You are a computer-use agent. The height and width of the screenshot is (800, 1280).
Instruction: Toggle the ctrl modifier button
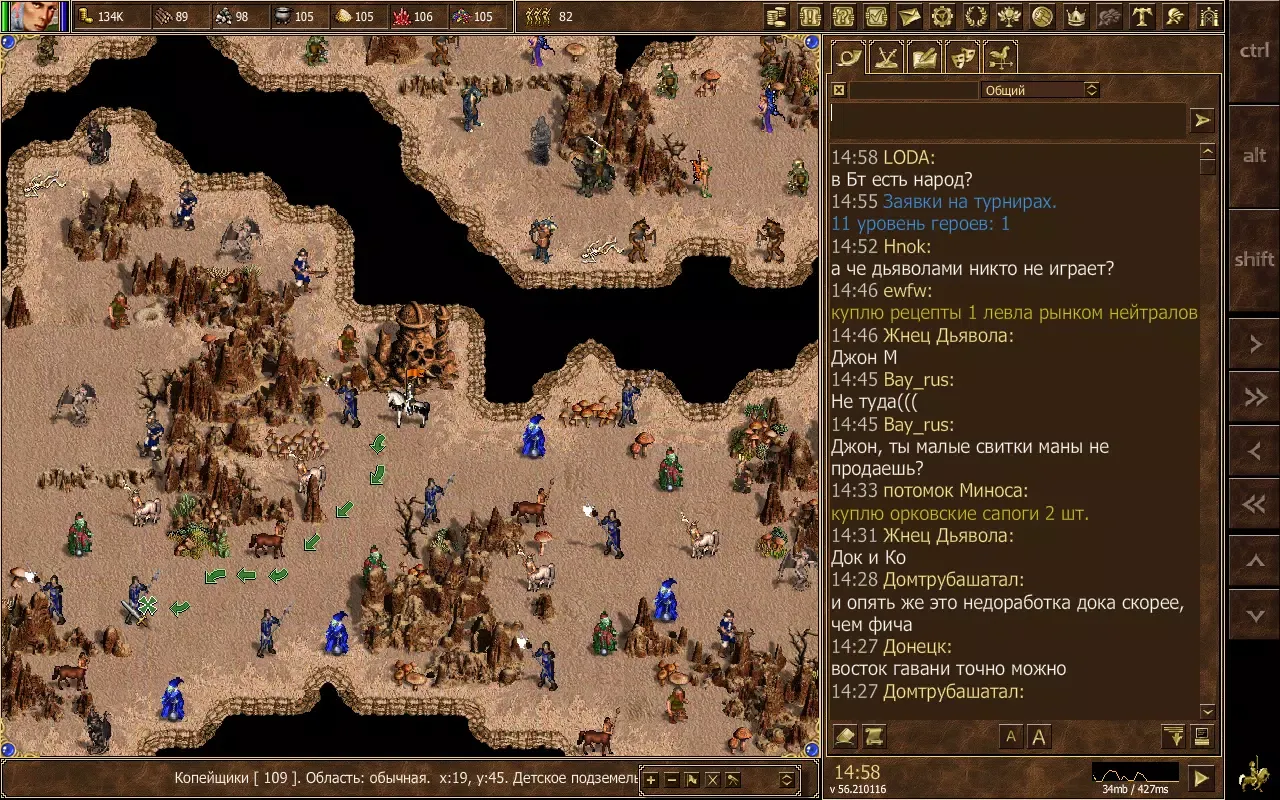click(1254, 51)
